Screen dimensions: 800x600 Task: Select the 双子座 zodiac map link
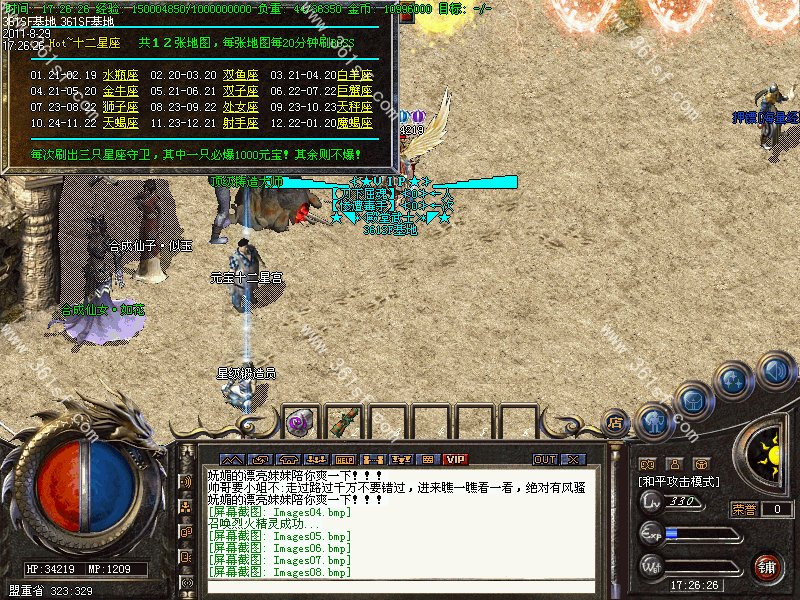pyautogui.click(x=240, y=91)
